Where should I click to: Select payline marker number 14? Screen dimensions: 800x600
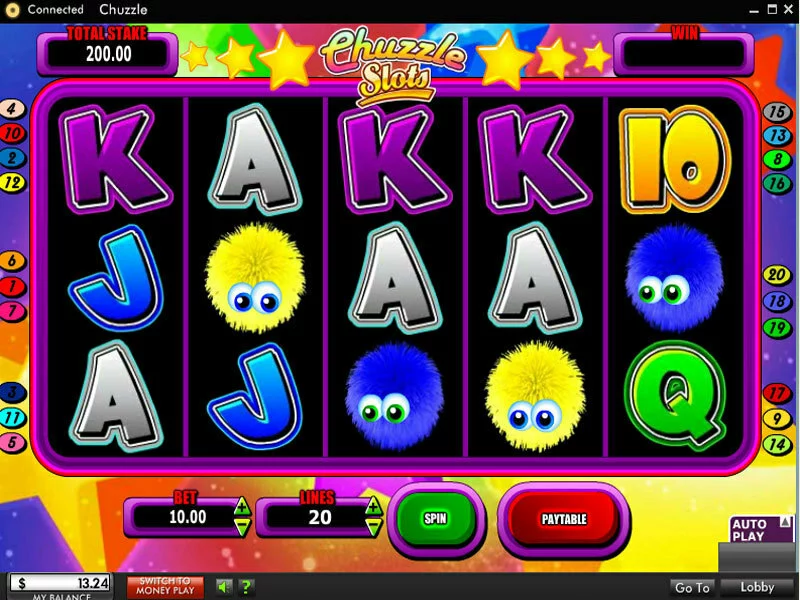(777, 443)
